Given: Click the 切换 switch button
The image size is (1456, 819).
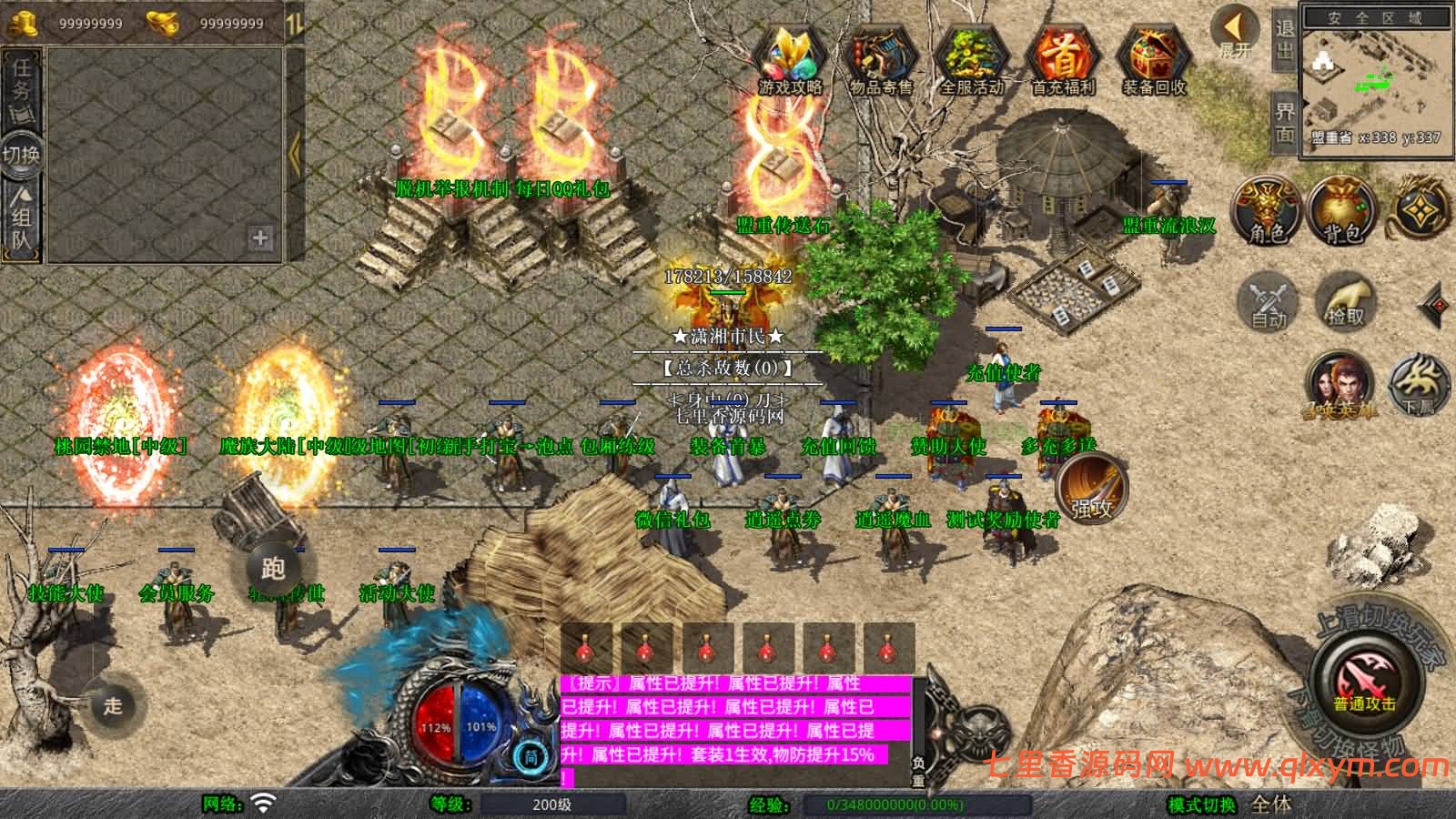Looking at the screenshot, I should pos(21,154).
